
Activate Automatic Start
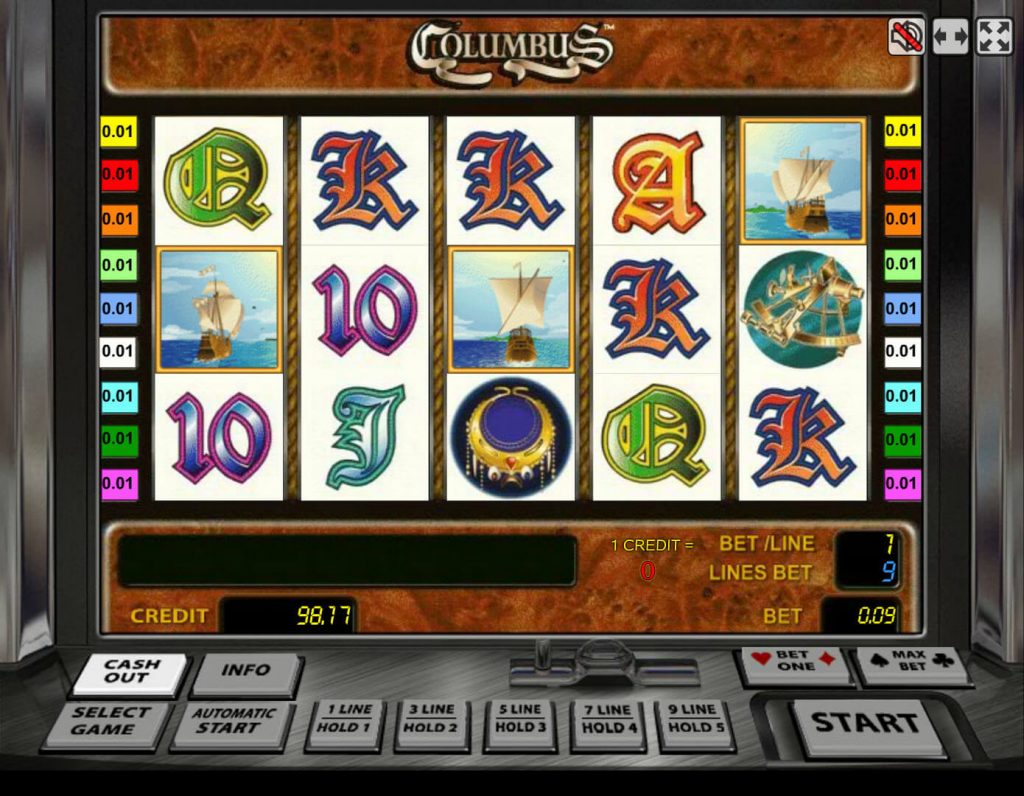click(232, 723)
